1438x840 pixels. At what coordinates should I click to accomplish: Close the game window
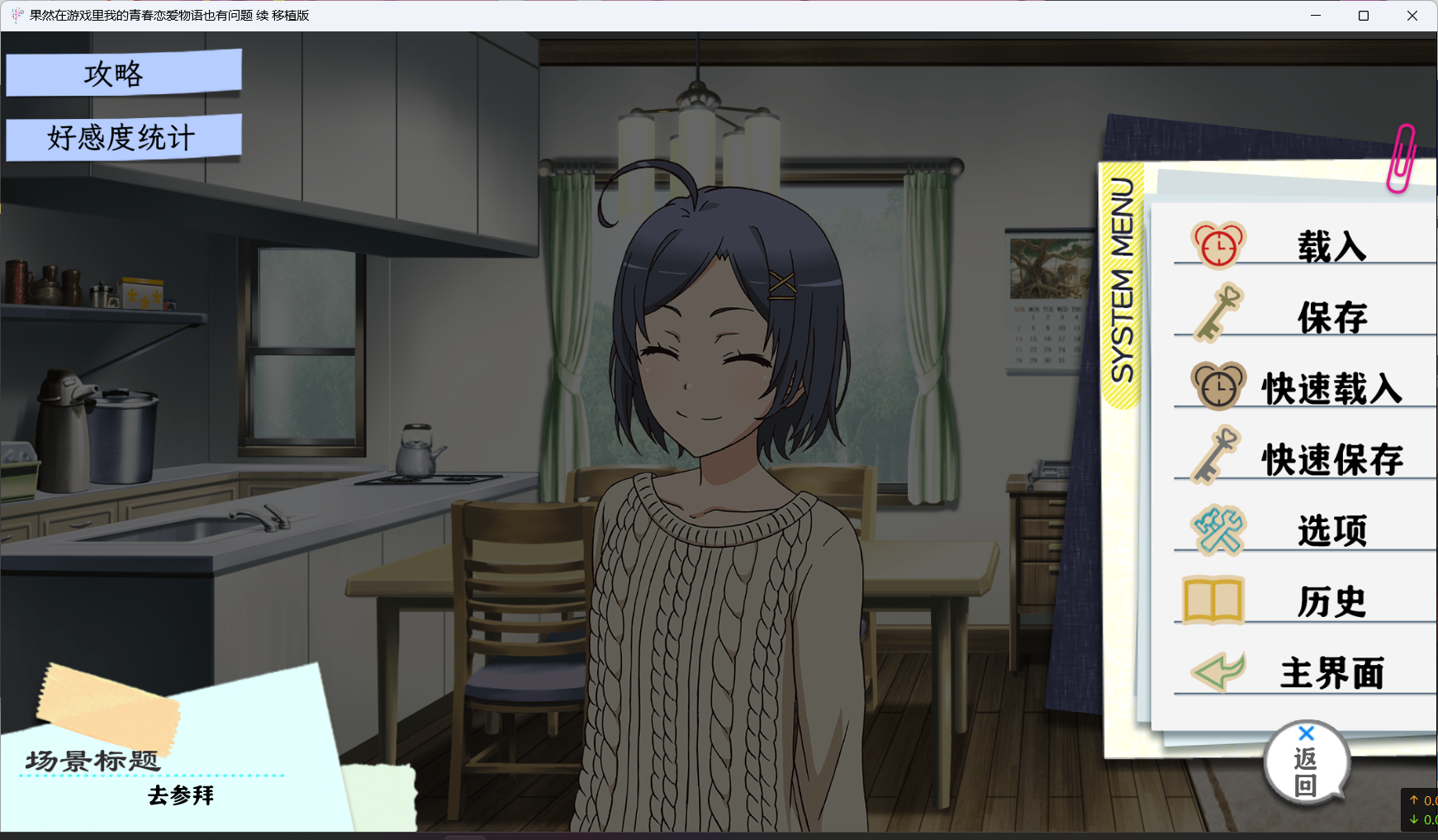tap(1412, 16)
